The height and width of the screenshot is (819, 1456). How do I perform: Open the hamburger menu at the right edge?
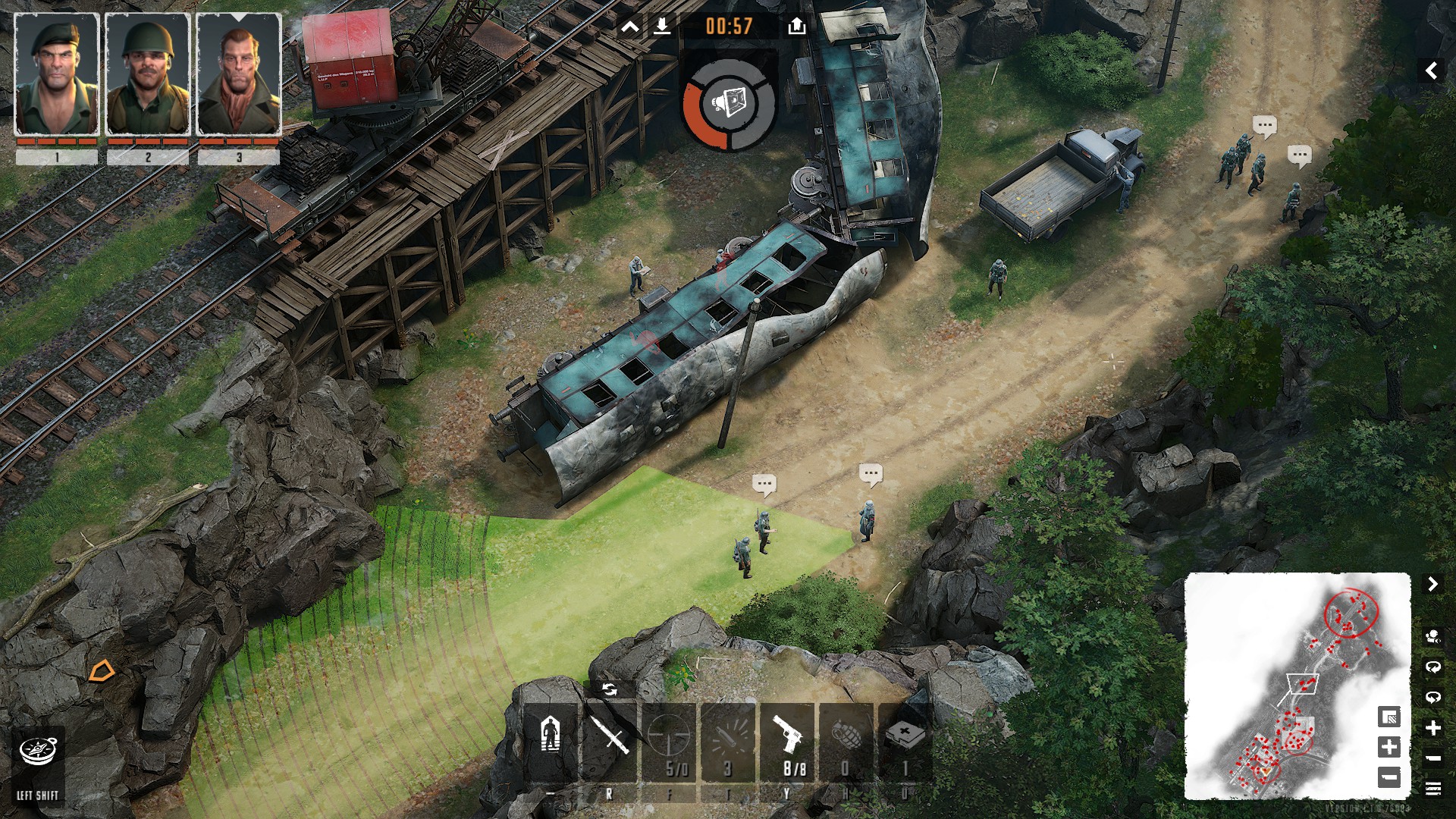tap(1432, 789)
